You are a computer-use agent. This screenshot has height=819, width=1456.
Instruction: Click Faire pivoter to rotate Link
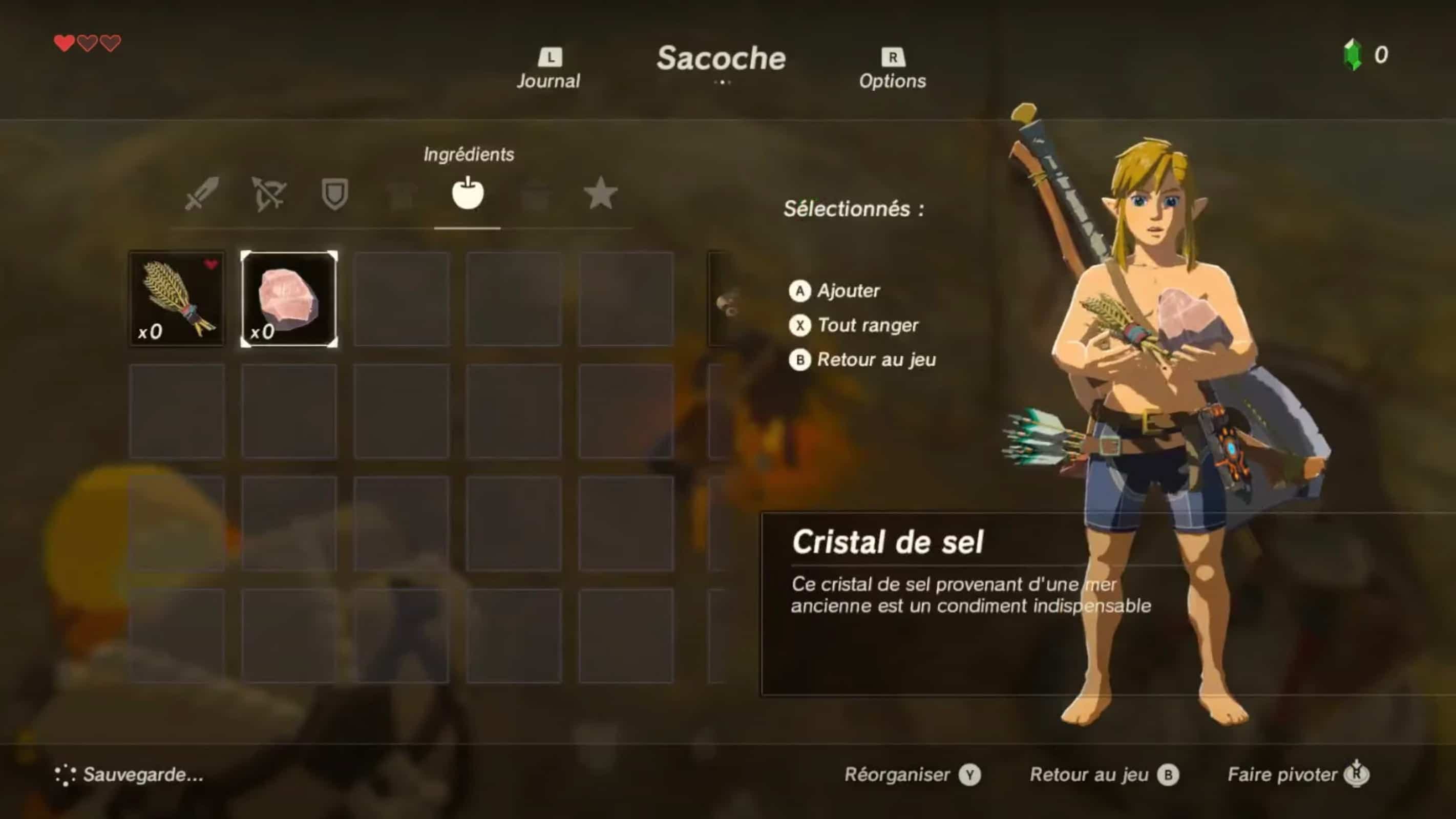(1298, 775)
